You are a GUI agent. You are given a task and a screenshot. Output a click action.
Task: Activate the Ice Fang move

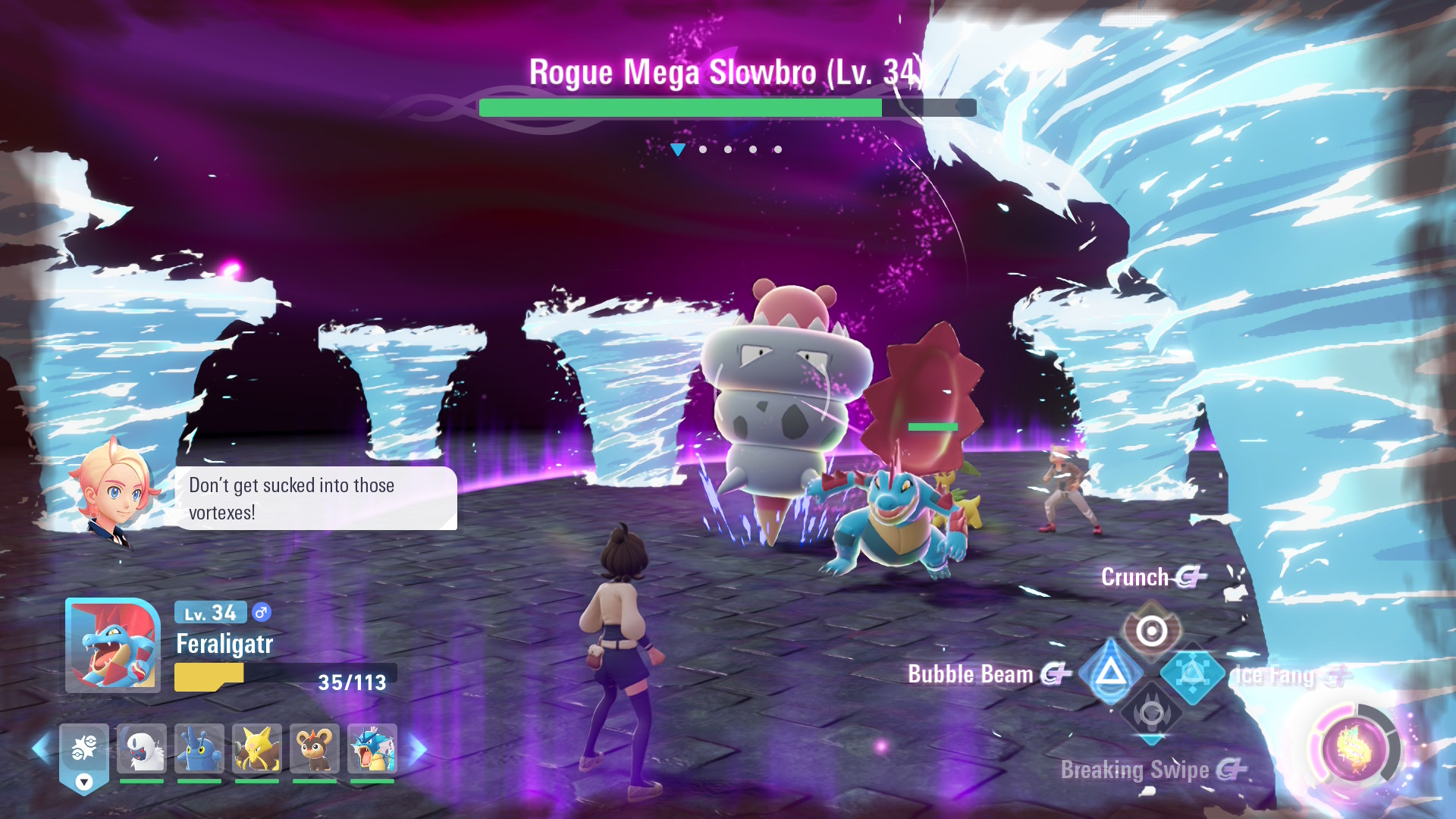pyautogui.click(x=1192, y=673)
